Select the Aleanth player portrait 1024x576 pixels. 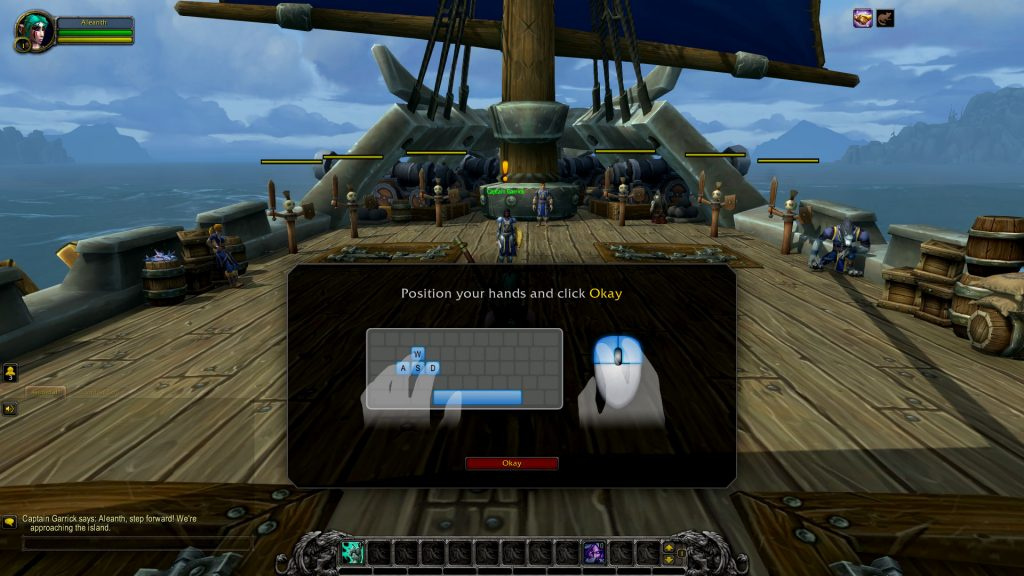[x=33, y=30]
